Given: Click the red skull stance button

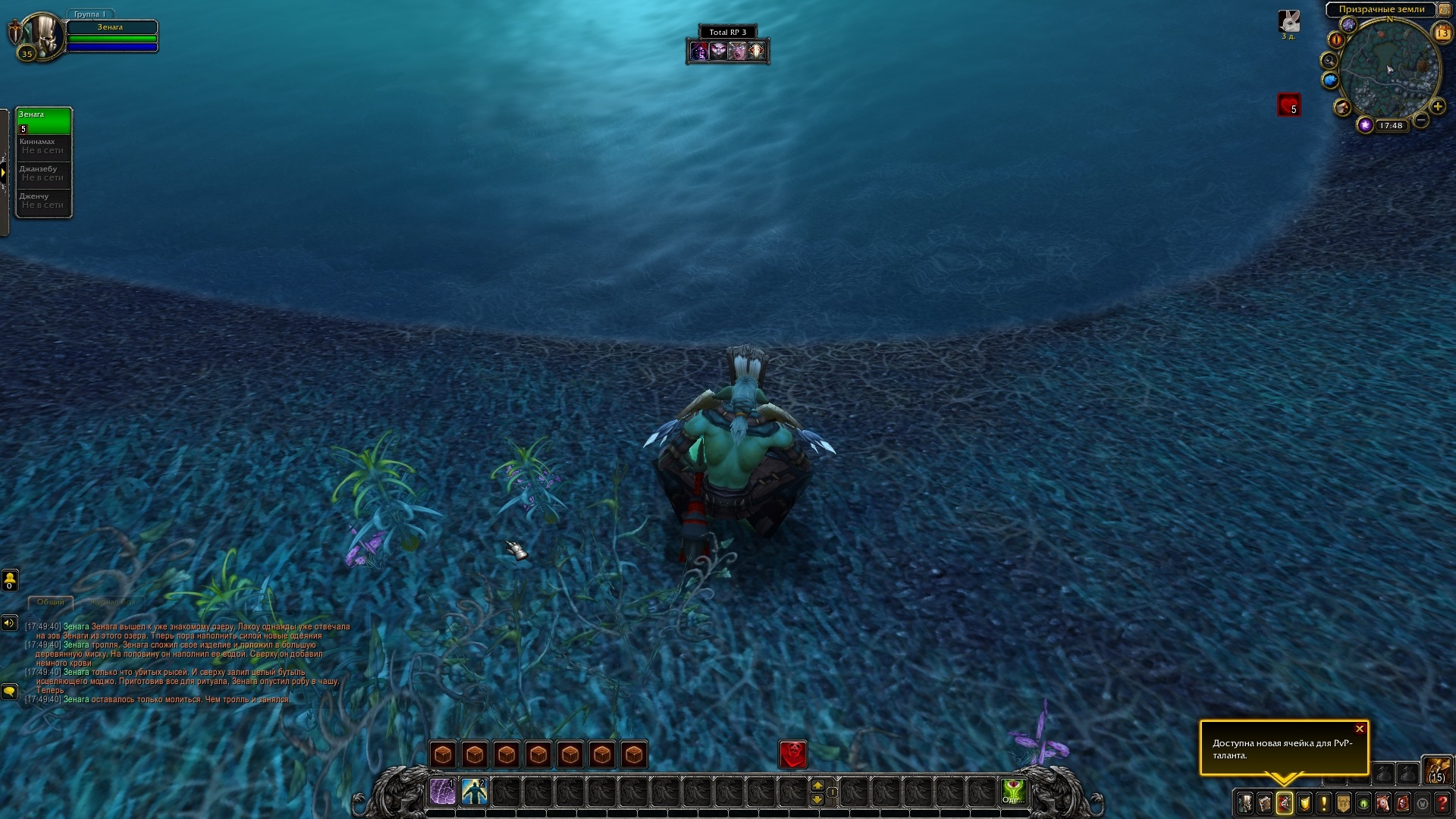Looking at the screenshot, I should 793,754.
